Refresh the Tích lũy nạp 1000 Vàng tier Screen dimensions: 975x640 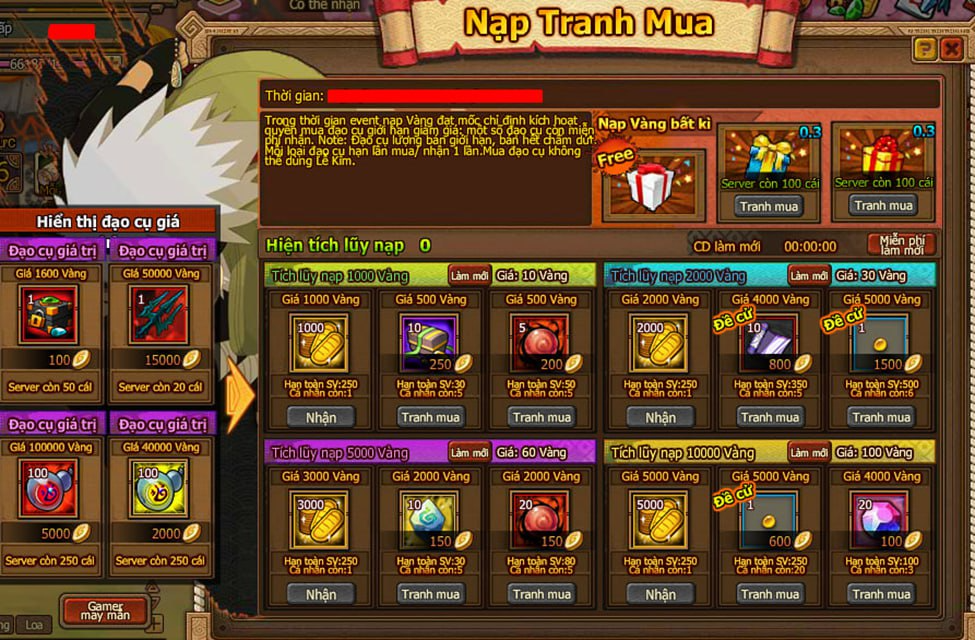point(469,275)
